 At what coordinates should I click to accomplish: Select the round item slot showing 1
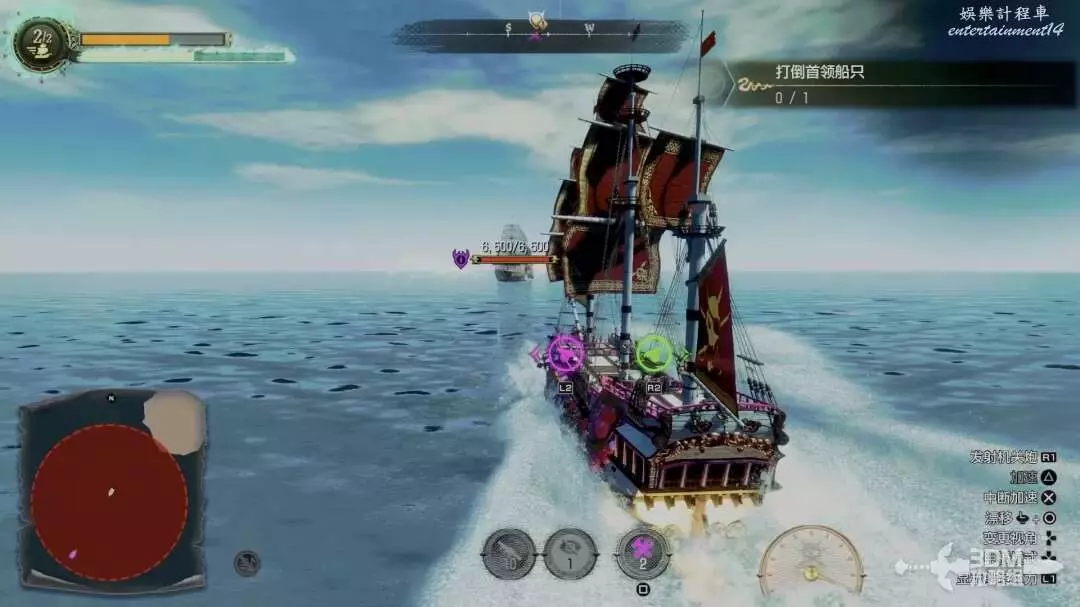[x=571, y=554]
